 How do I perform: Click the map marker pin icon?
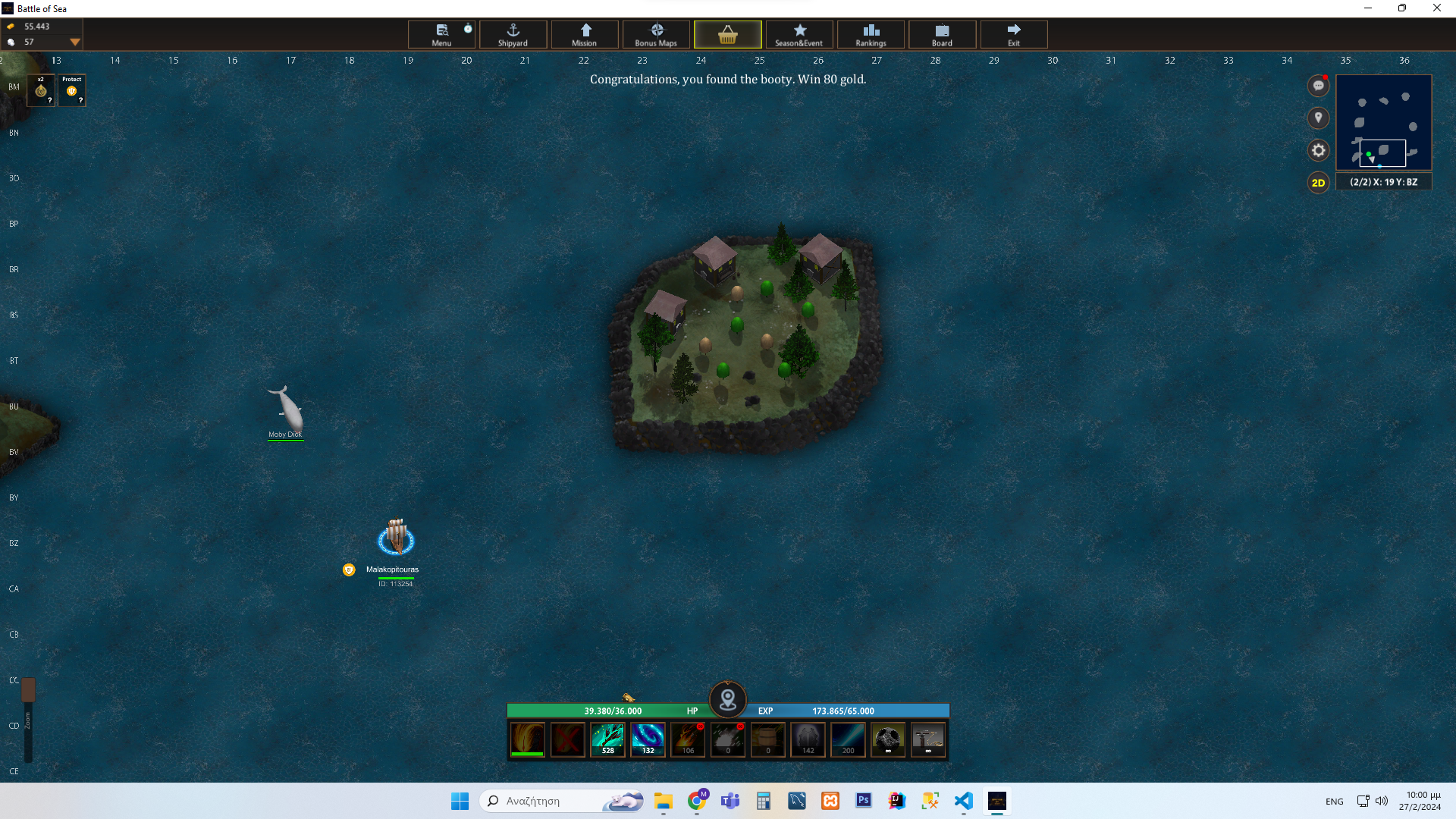1319,118
